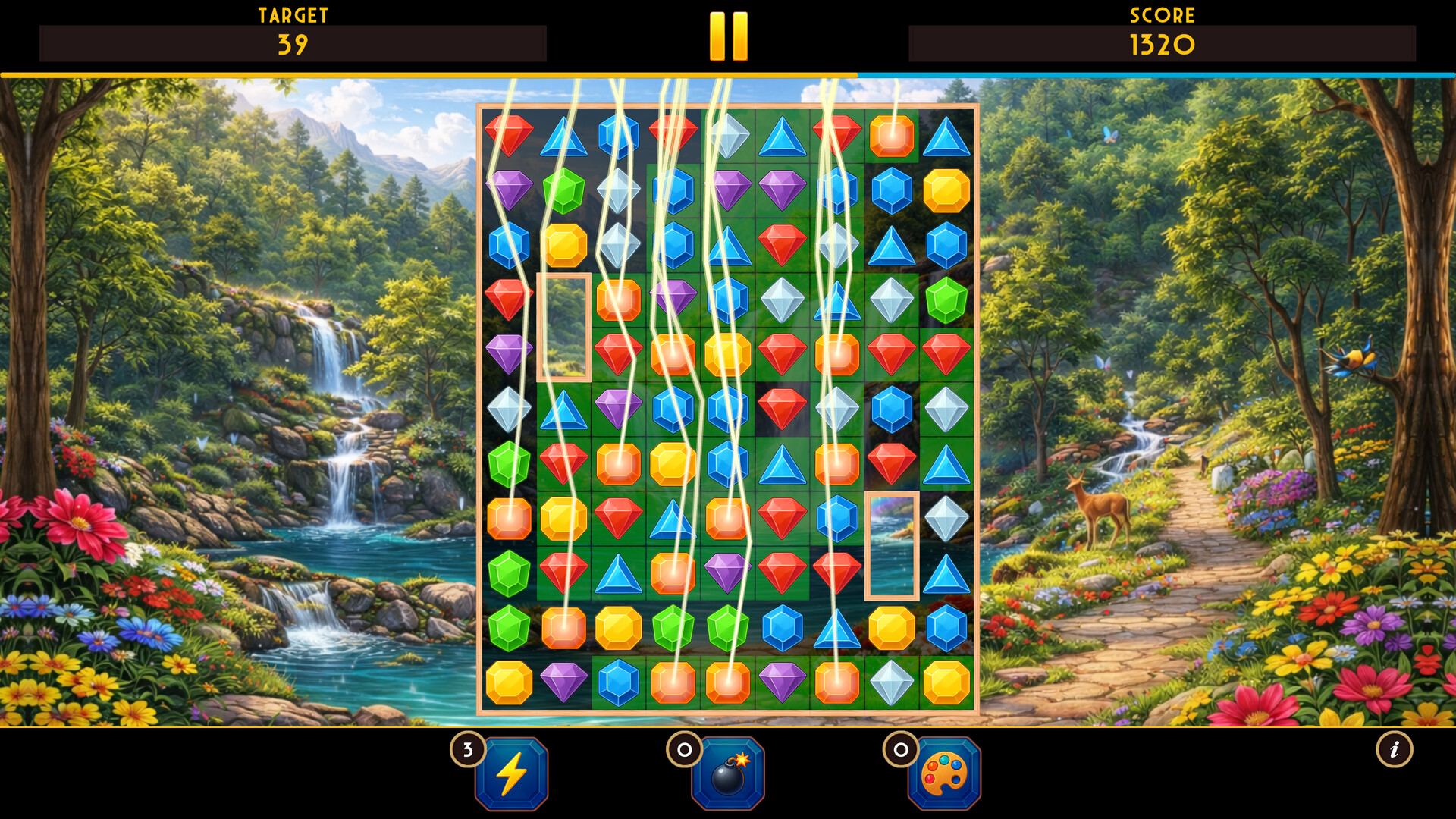This screenshot has height=819, width=1456.
Task: Click the lightning power-up count badge showing 3
Action: [468, 749]
